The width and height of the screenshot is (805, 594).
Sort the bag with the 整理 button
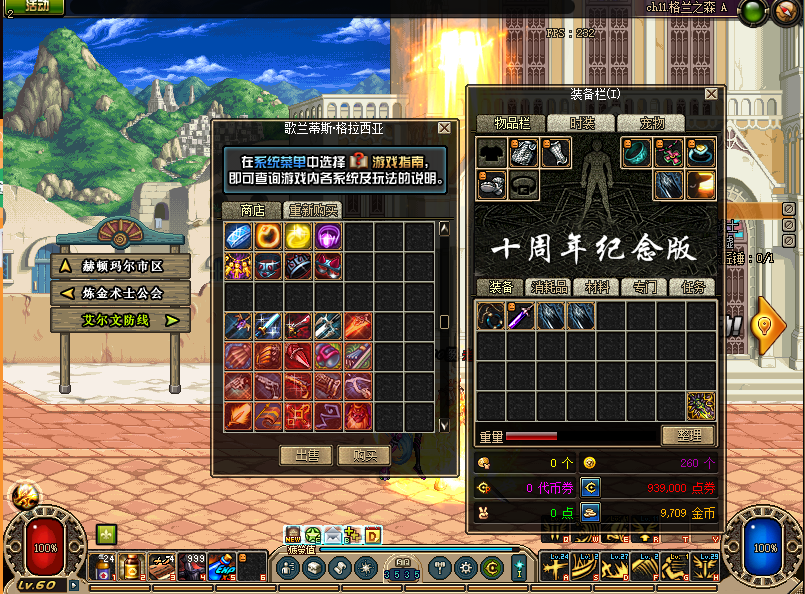coord(688,436)
